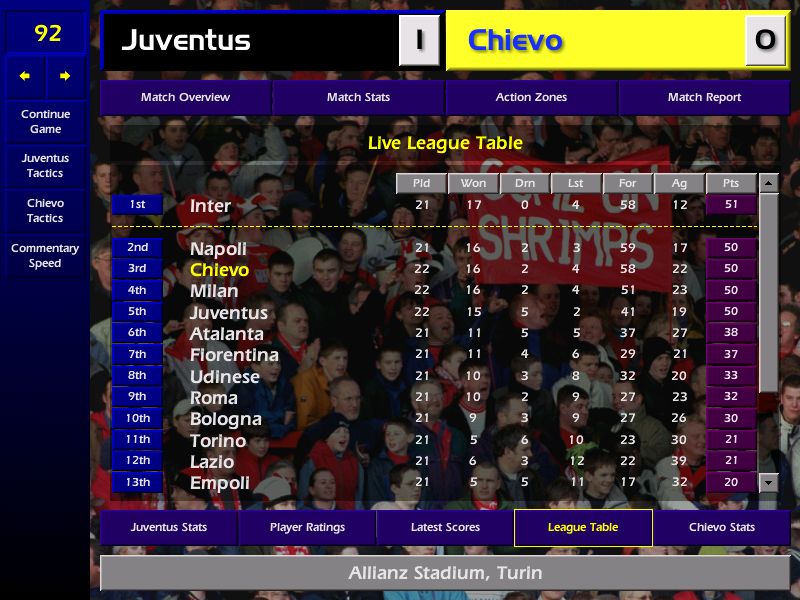Open the Player Ratings view
The height and width of the screenshot is (600, 800).
307,527
